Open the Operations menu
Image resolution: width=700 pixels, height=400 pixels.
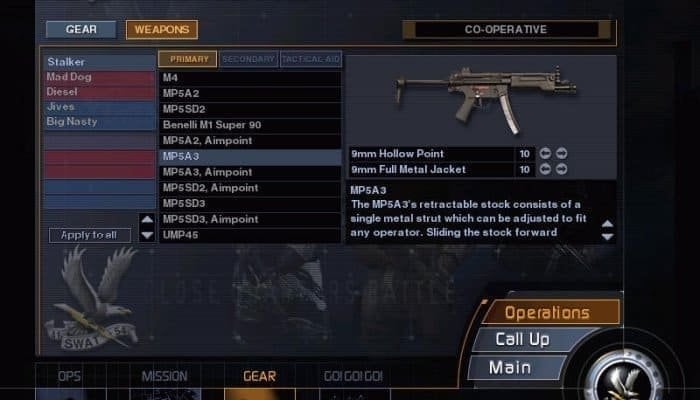coord(547,313)
